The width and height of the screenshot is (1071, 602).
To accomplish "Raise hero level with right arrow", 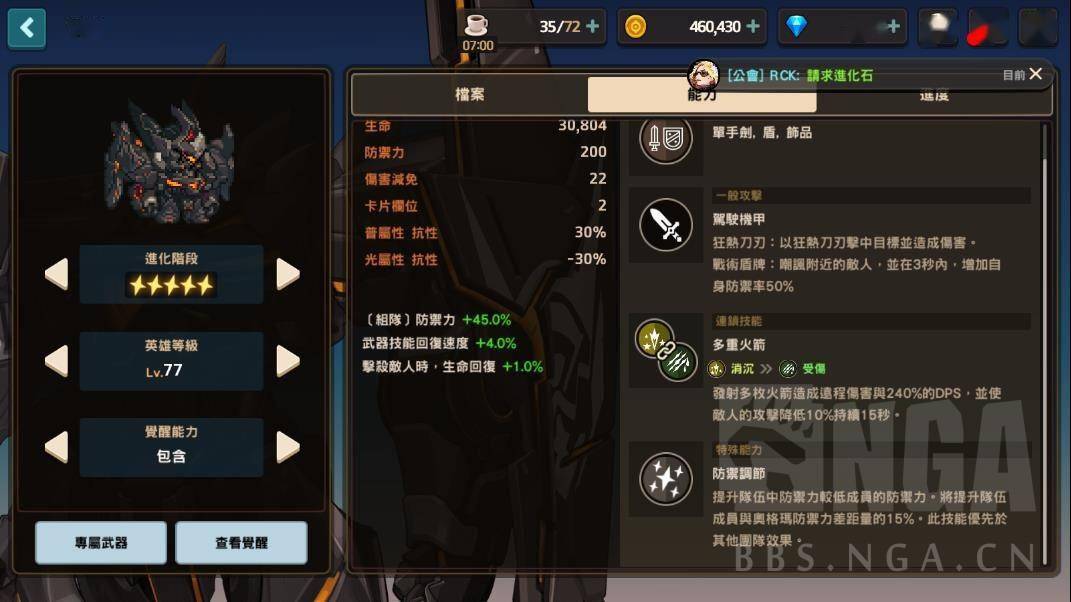I will [x=288, y=361].
